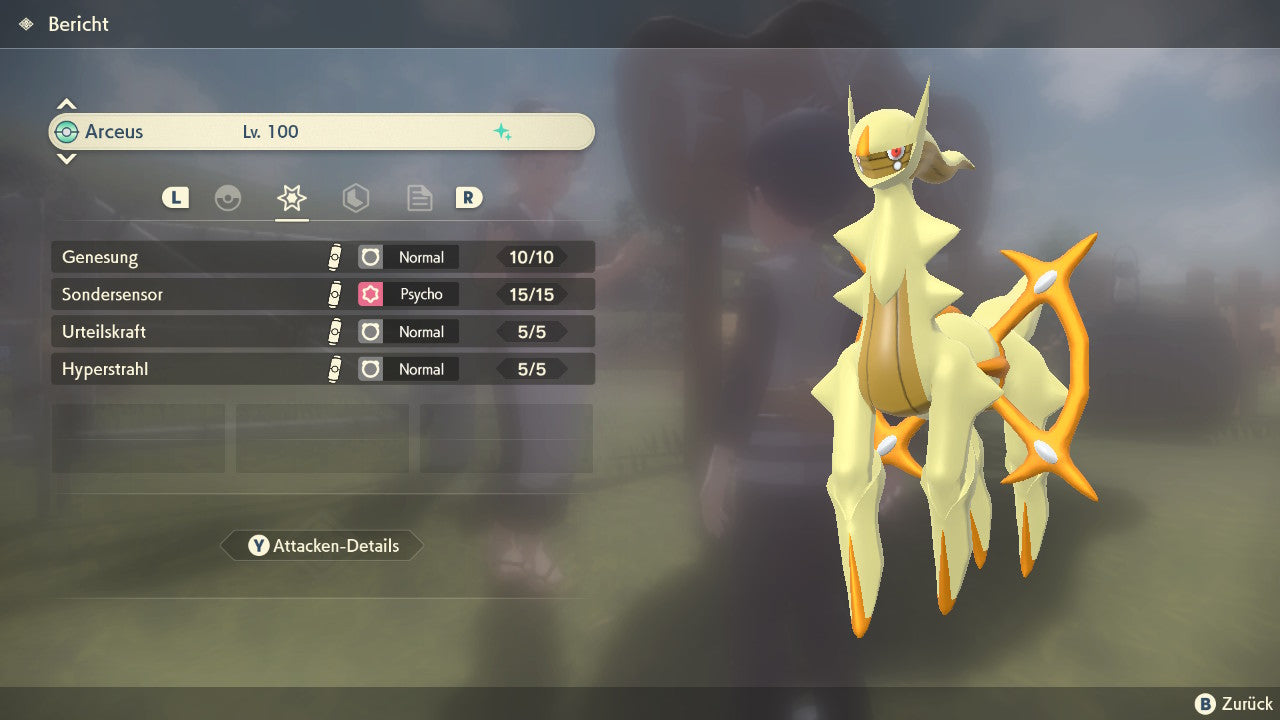Select the Urteilskraft move row
Image resolution: width=1280 pixels, height=720 pixels.
[x=322, y=332]
